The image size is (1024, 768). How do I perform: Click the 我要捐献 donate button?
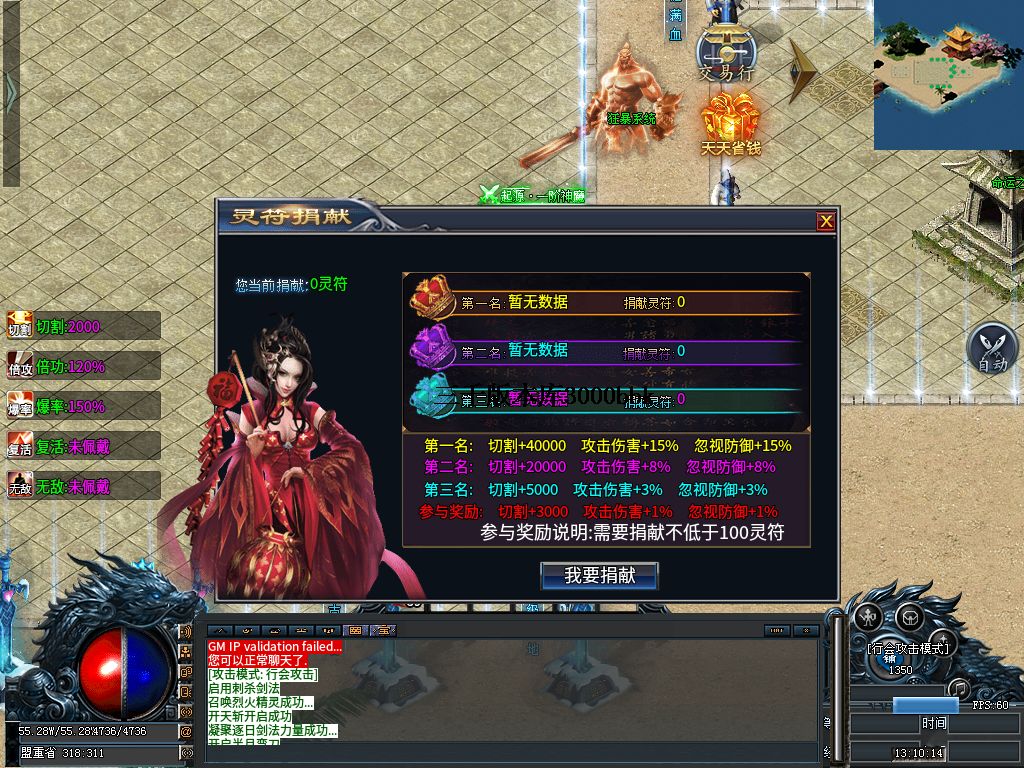point(599,575)
